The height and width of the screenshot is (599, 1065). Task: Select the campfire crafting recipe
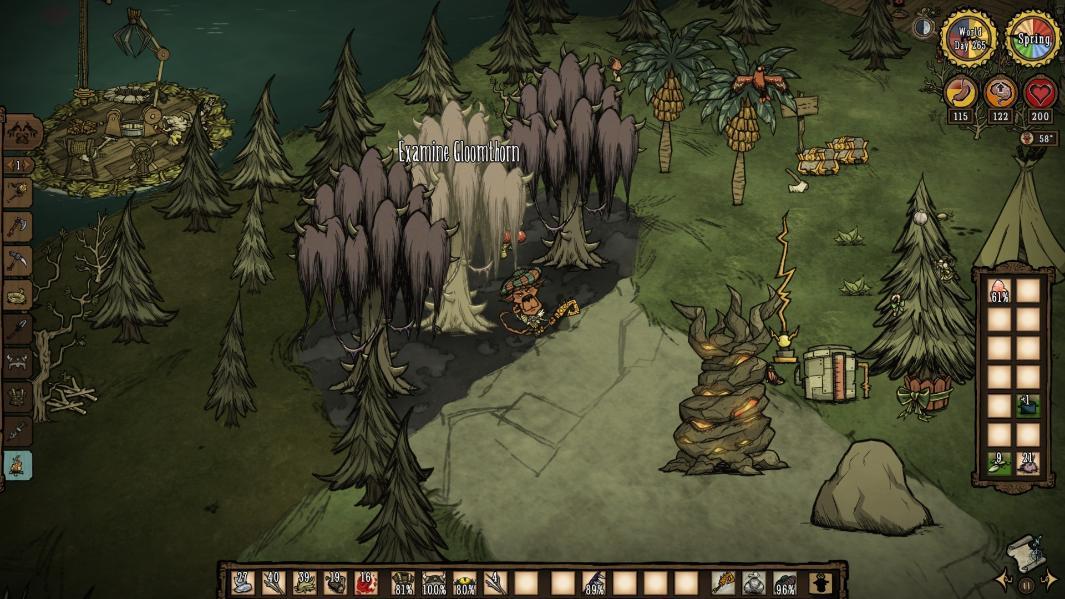(19, 464)
